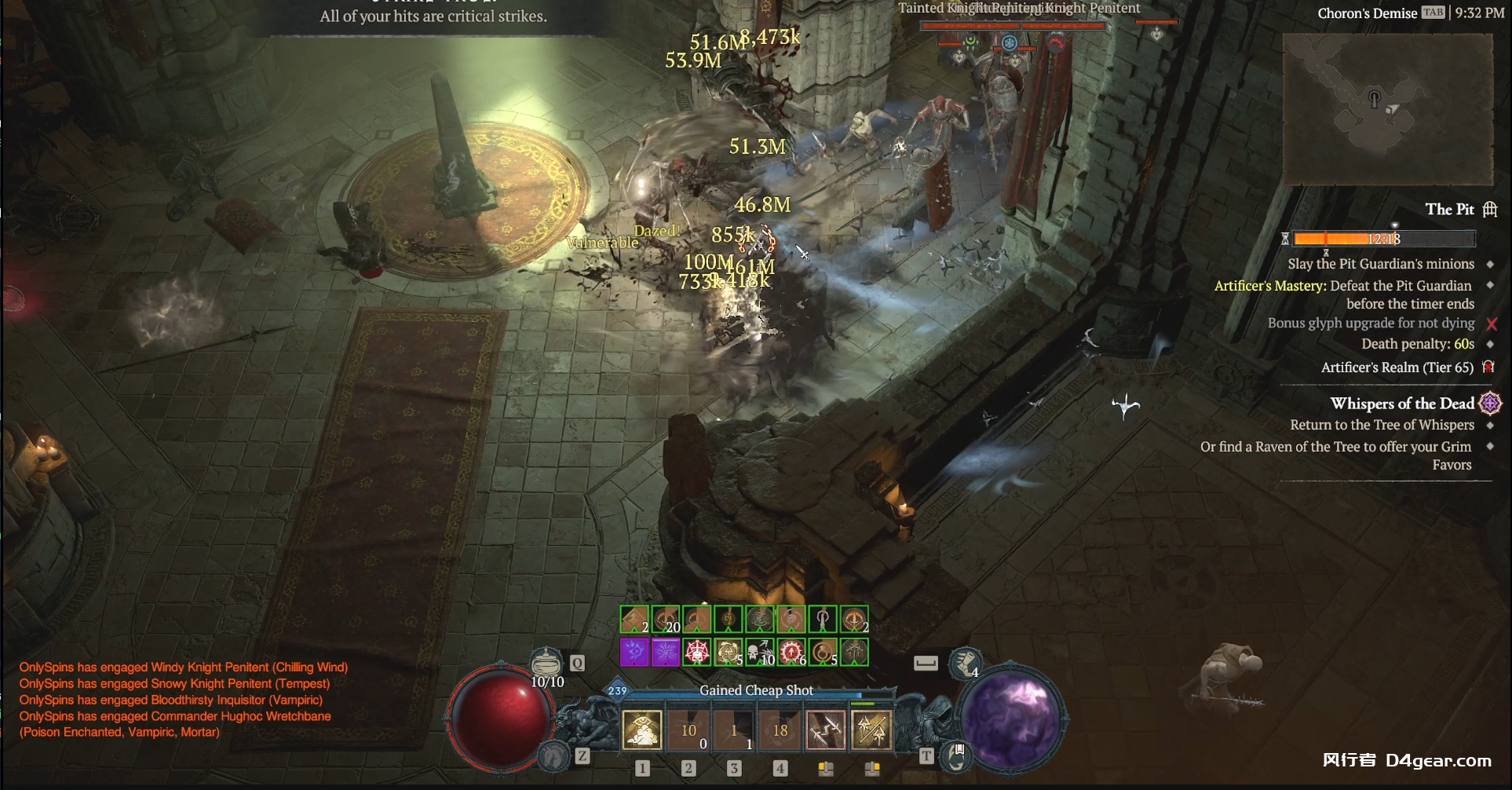Inspect the first purple buff icon
The width and height of the screenshot is (1512, 790).
pyautogui.click(x=634, y=652)
